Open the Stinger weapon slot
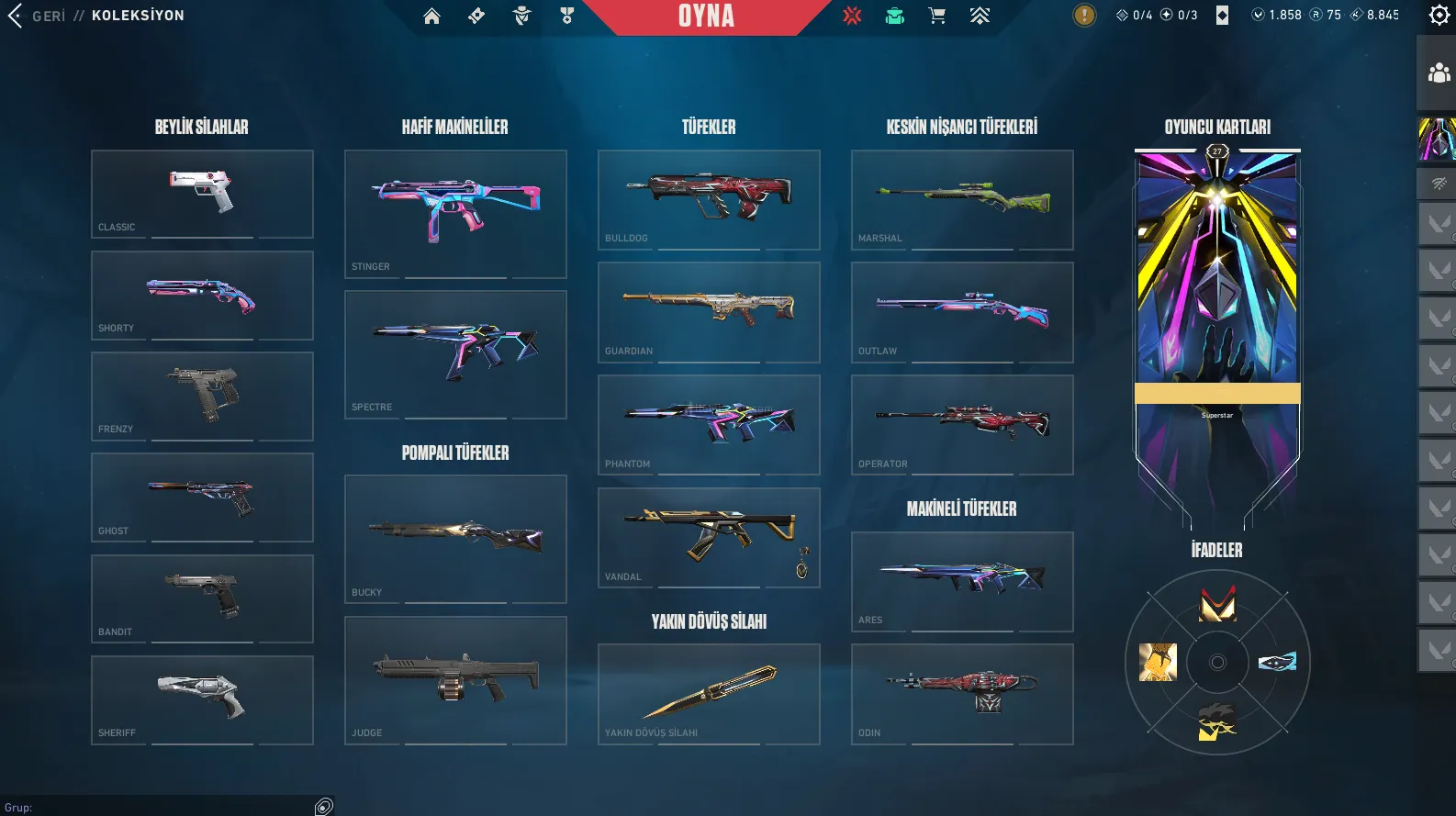The width and height of the screenshot is (1456, 816). pyautogui.click(x=455, y=214)
